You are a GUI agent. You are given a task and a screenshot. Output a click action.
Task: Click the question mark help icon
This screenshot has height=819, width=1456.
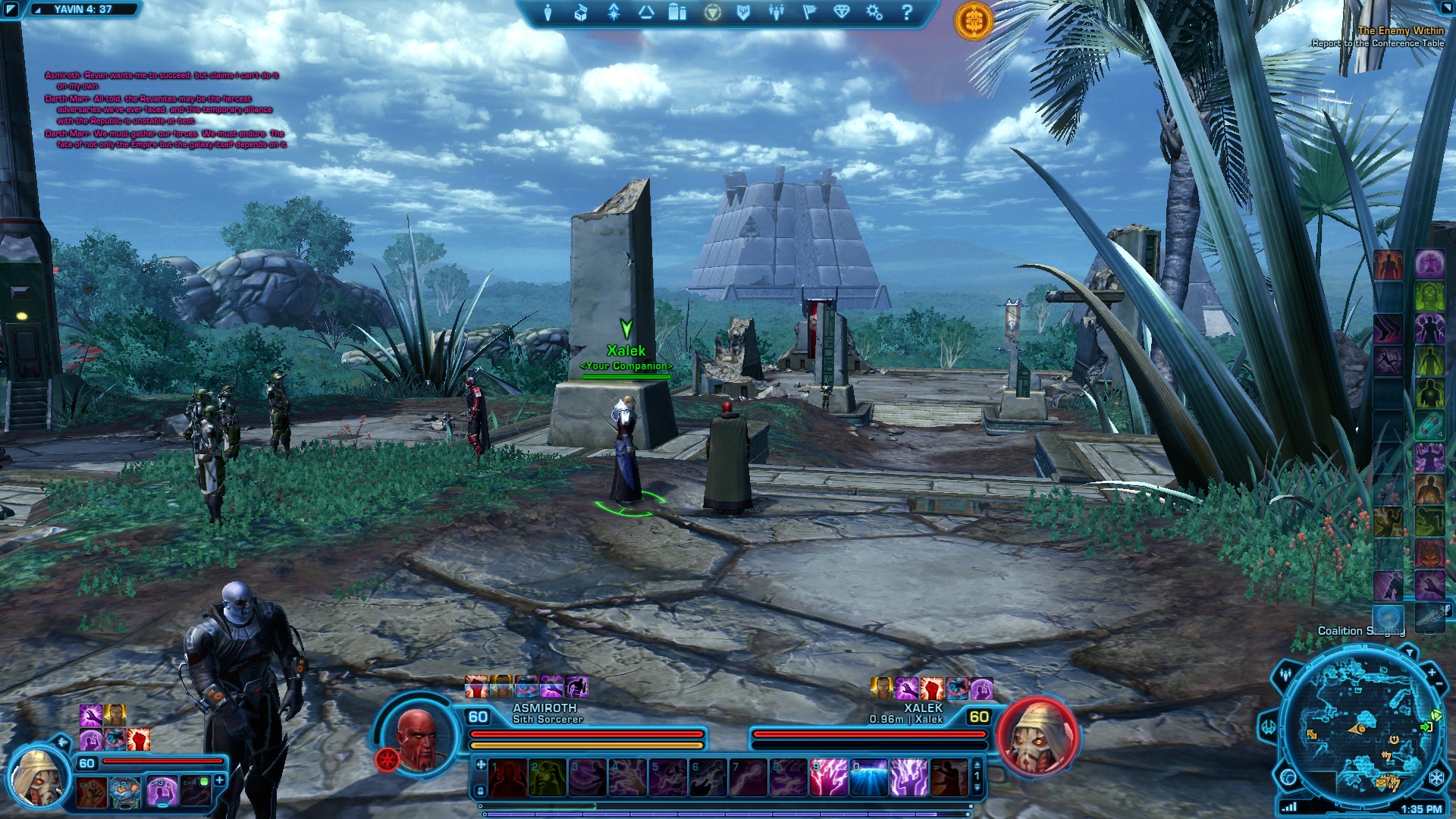[907, 12]
